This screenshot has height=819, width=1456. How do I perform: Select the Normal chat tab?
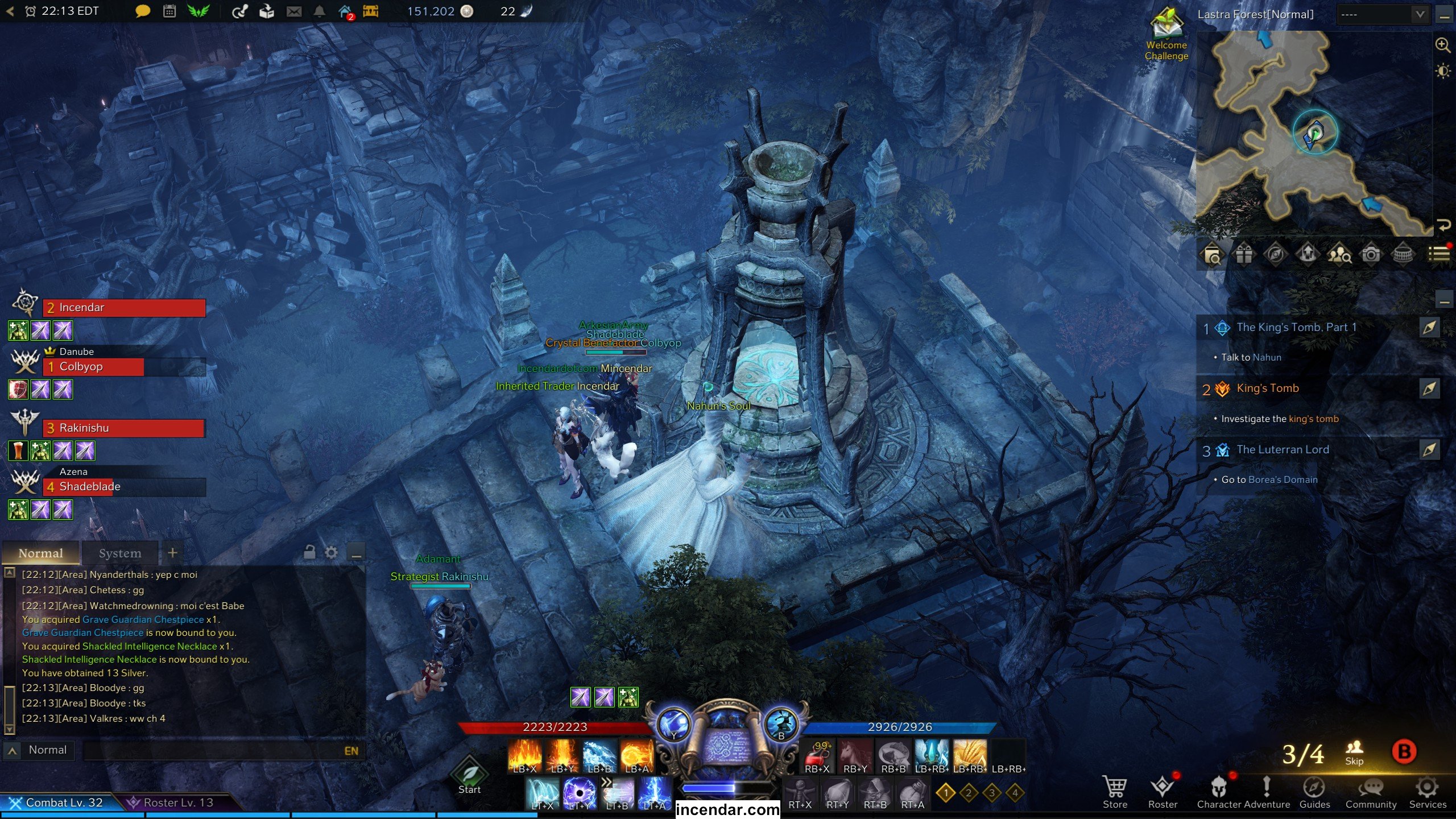(41, 553)
